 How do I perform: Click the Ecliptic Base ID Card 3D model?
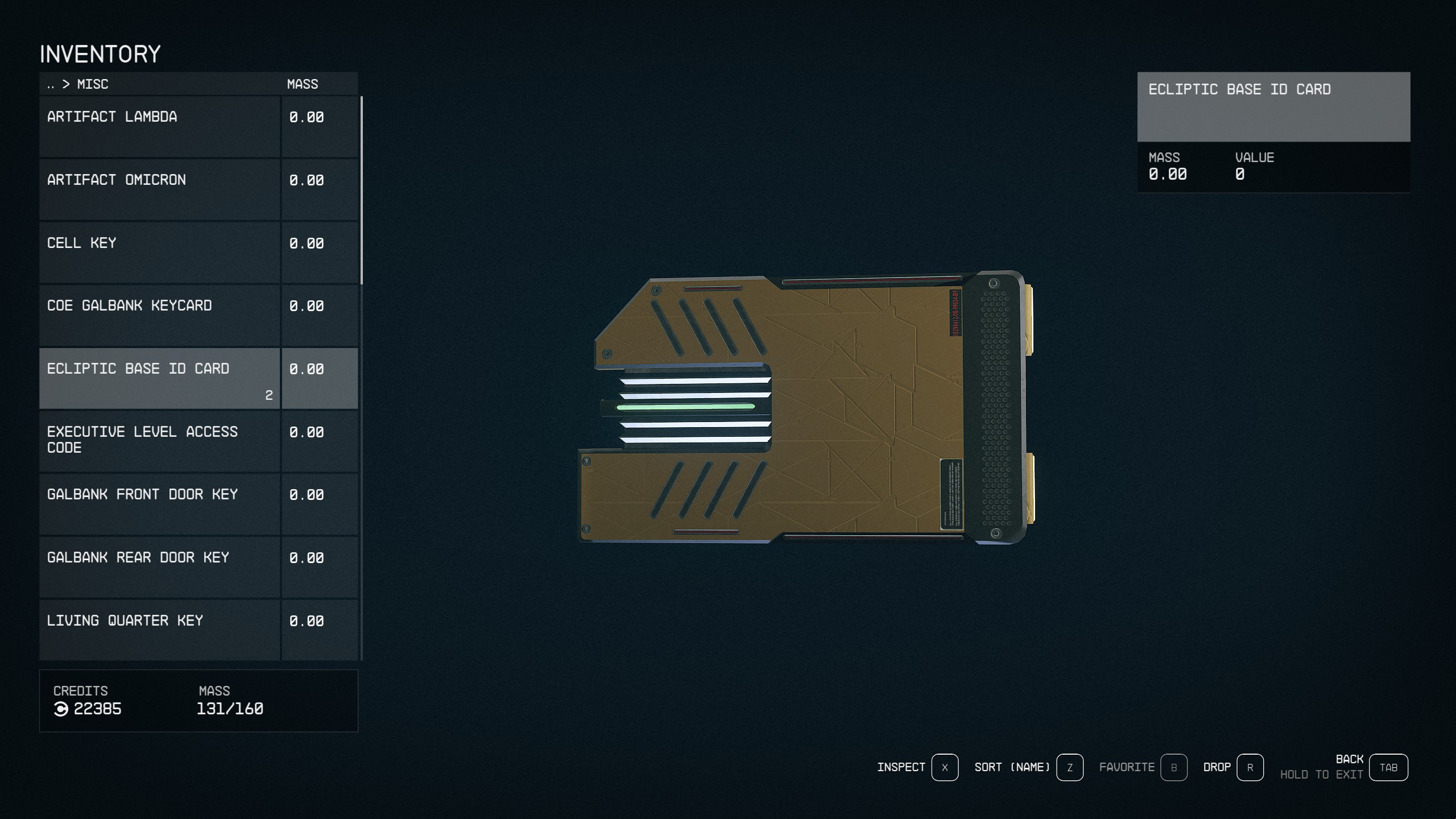coord(808,409)
